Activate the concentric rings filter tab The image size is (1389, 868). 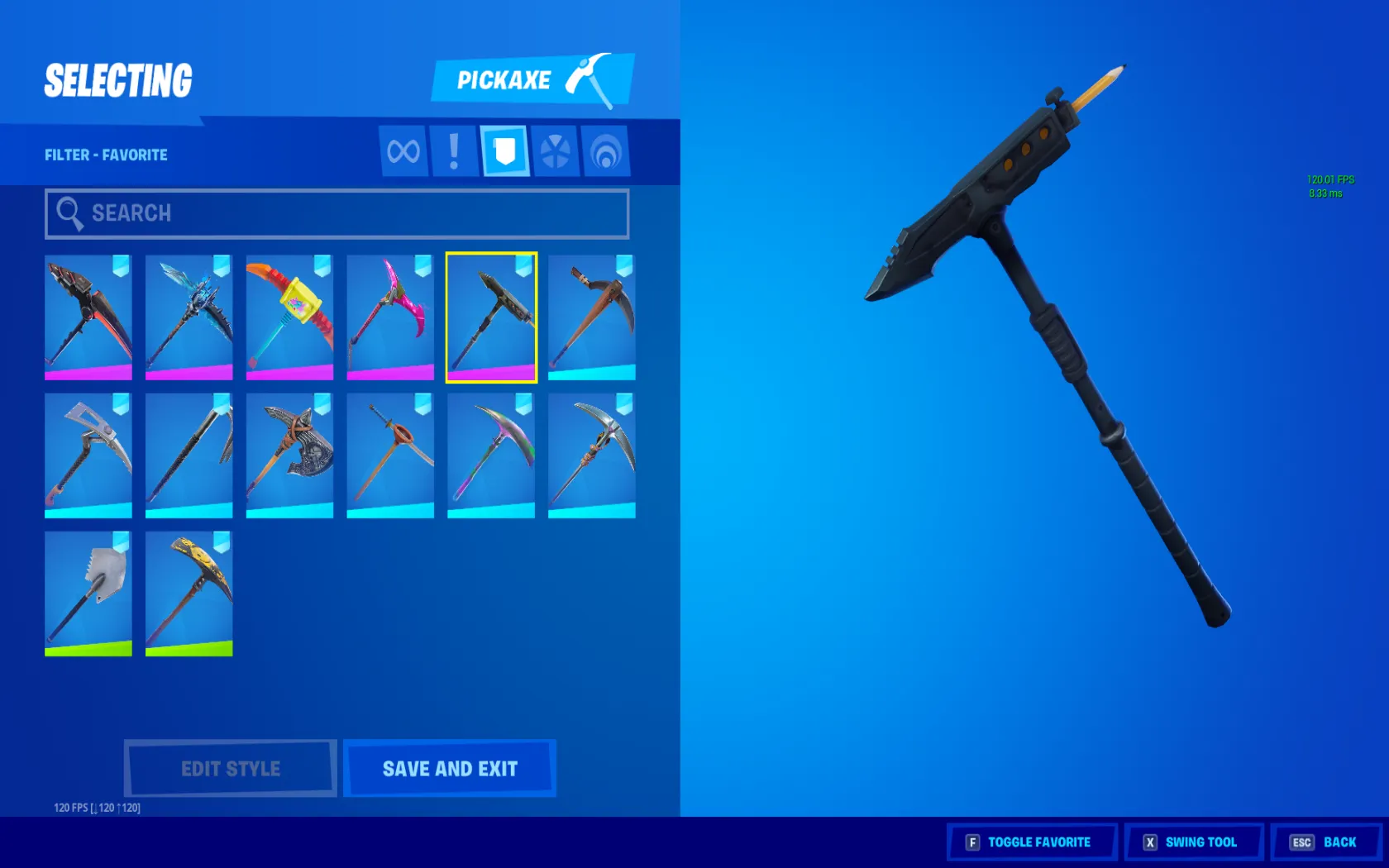click(x=606, y=151)
